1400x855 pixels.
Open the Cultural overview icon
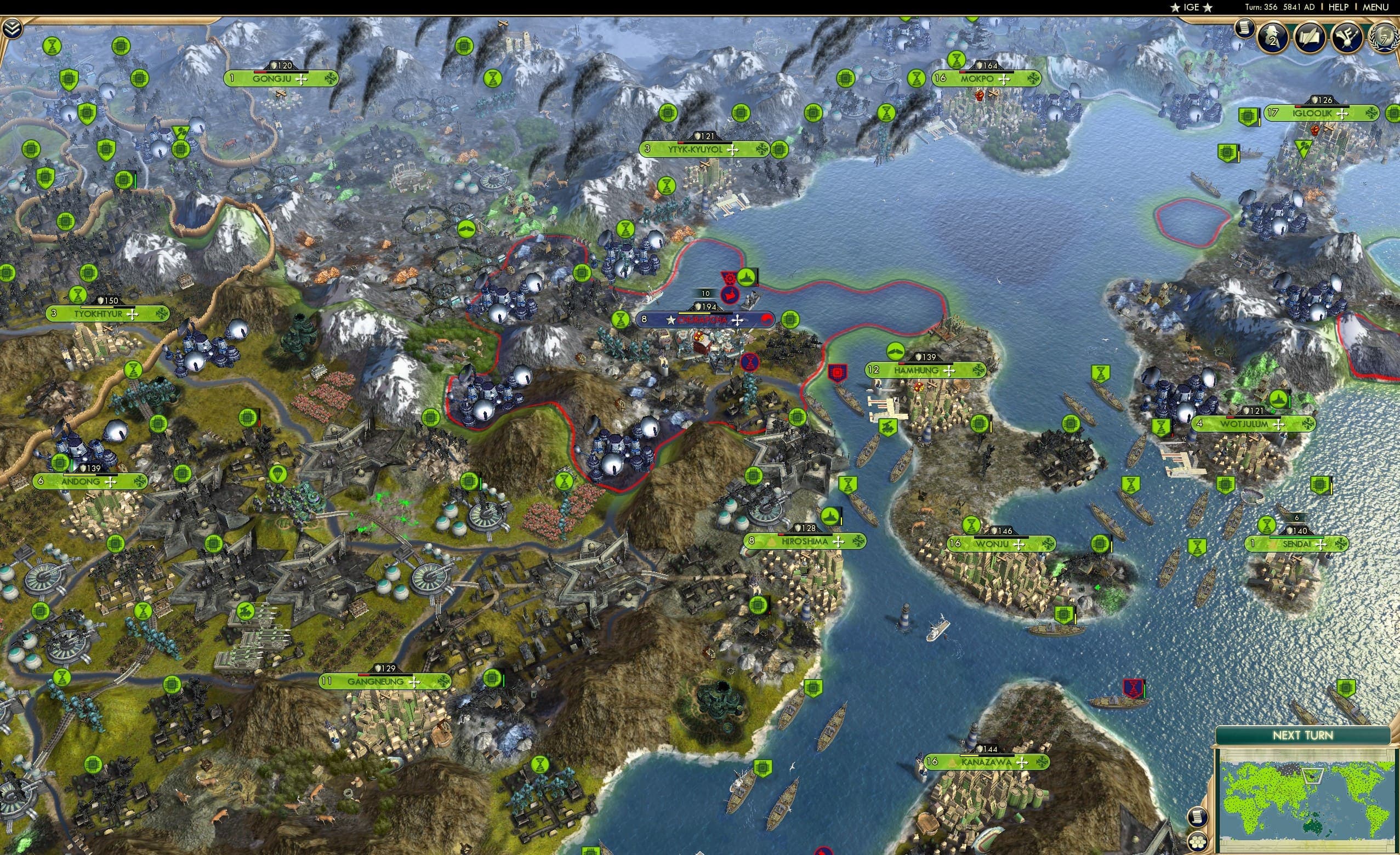point(1348,37)
